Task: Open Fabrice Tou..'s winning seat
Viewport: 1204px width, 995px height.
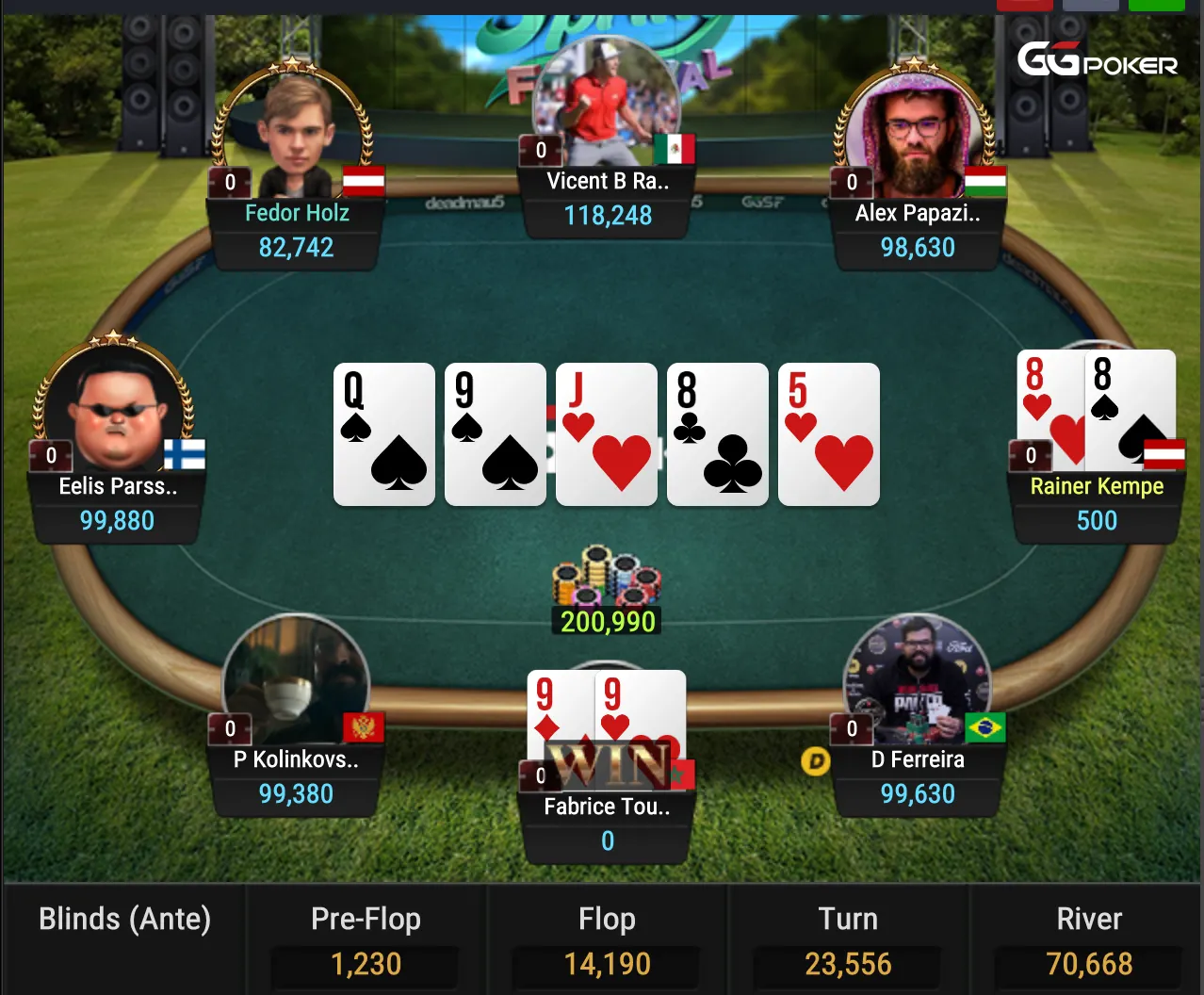Action: (x=608, y=822)
